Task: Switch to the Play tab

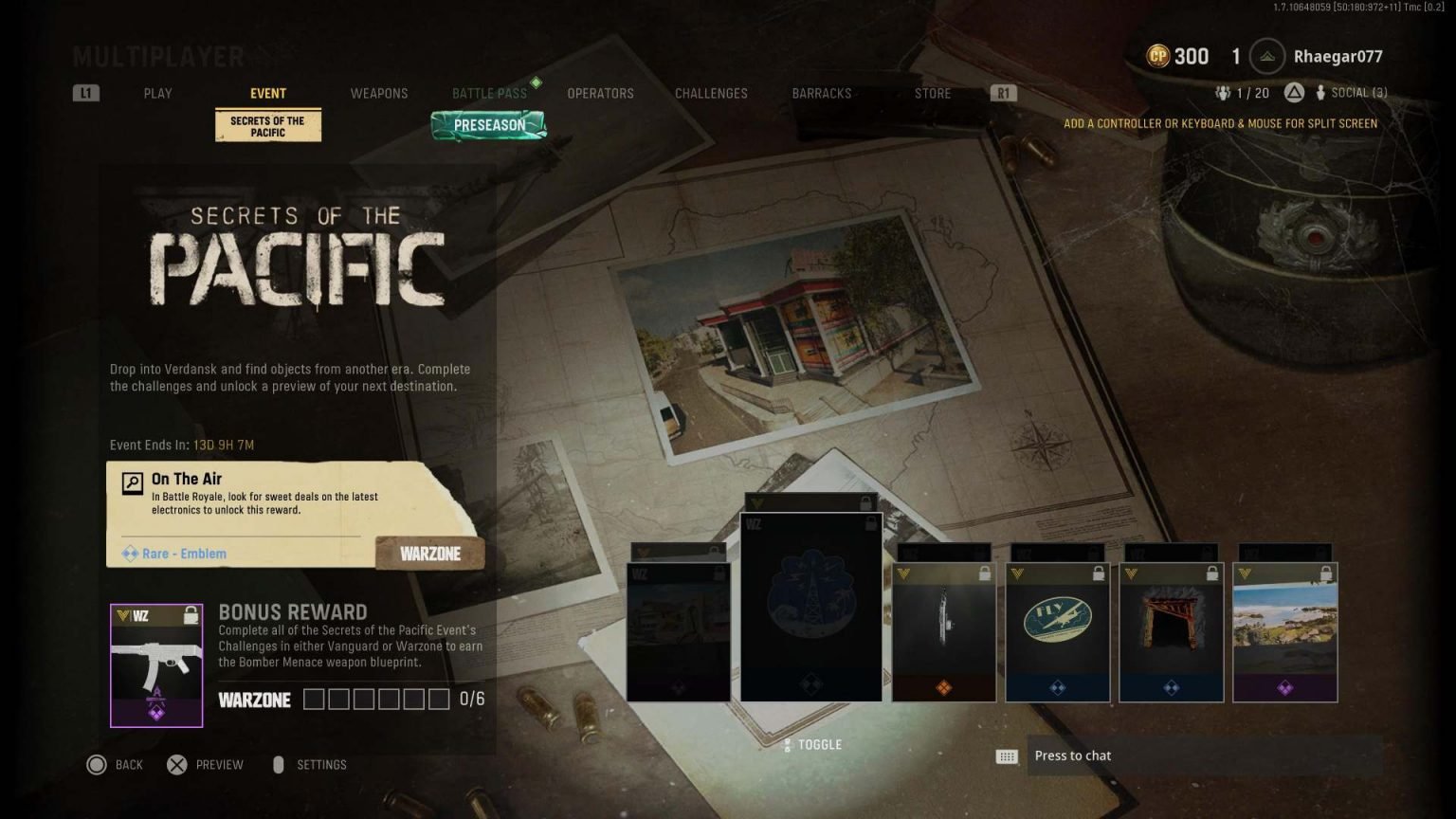Action: click(x=157, y=93)
